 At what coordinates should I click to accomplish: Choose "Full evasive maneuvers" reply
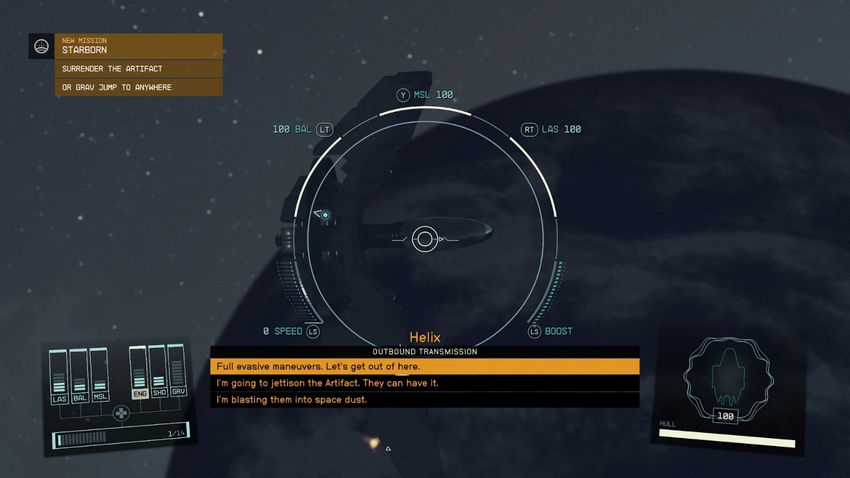click(x=424, y=367)
